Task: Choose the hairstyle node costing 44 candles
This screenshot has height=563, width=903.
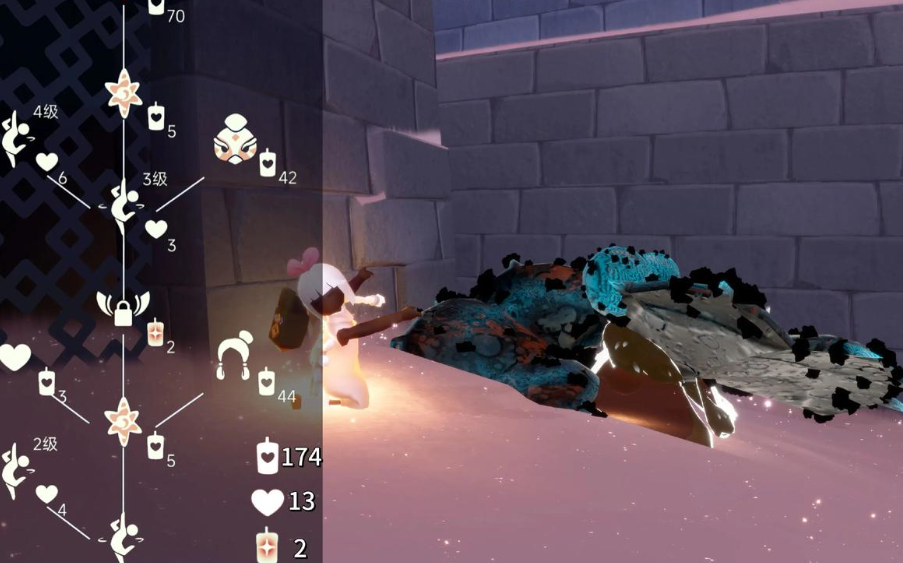Action: click(x=234, y=357)
